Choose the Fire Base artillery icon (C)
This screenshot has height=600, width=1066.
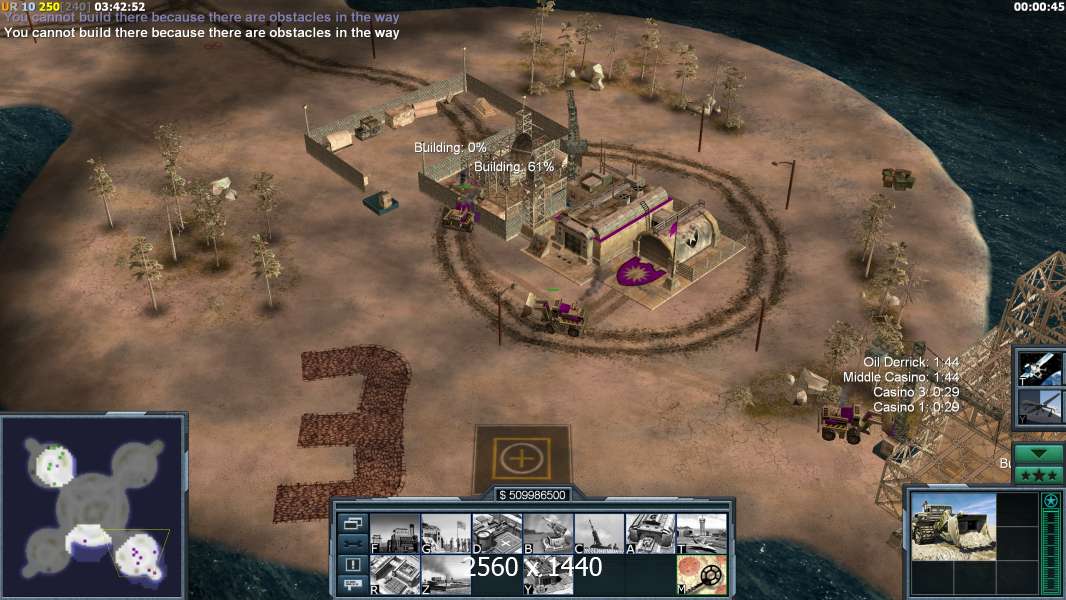point(599,533)
